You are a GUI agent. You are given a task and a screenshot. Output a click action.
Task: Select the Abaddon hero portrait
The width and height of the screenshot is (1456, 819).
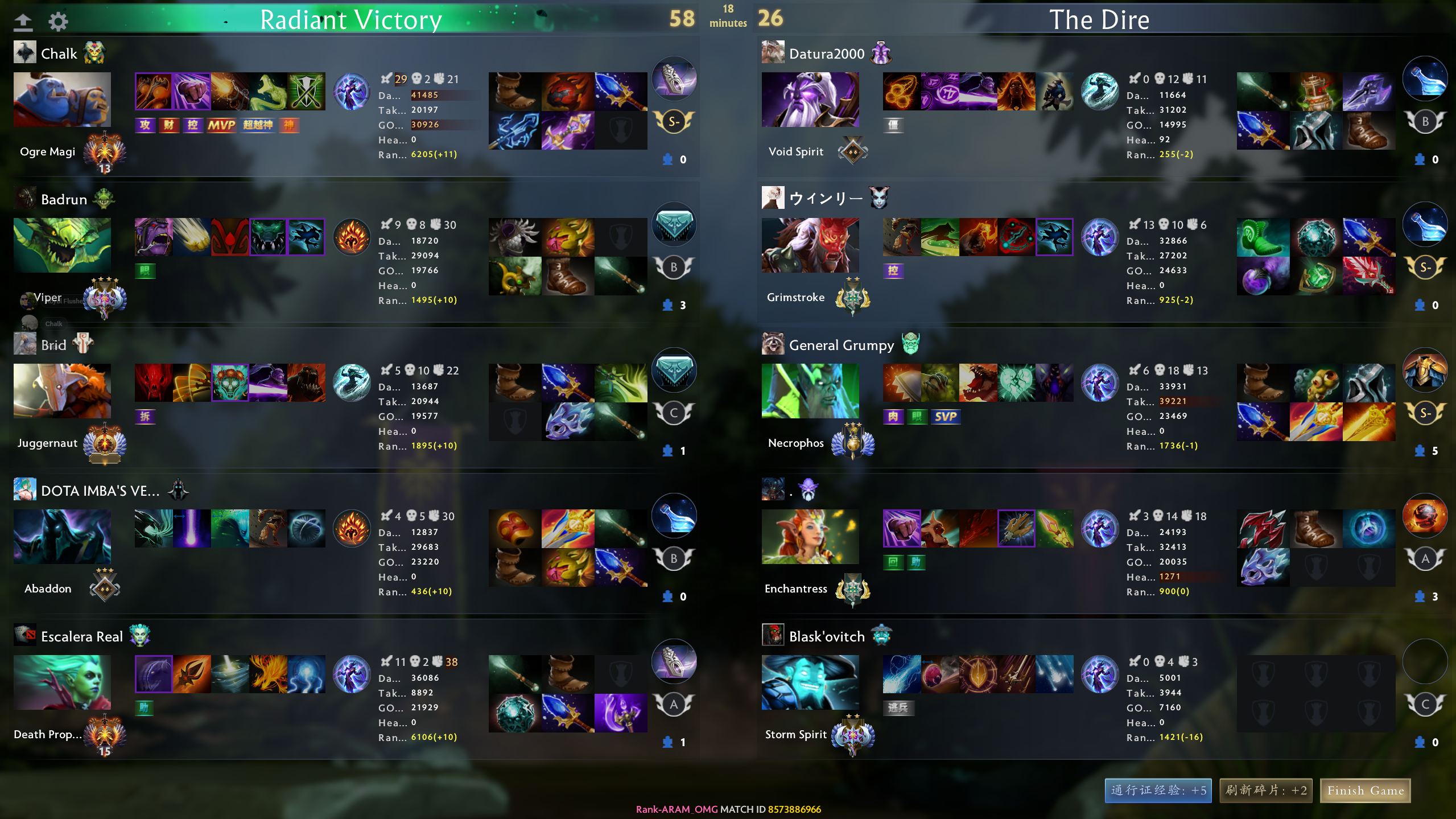pyautogui.click(x=62, y=536)
